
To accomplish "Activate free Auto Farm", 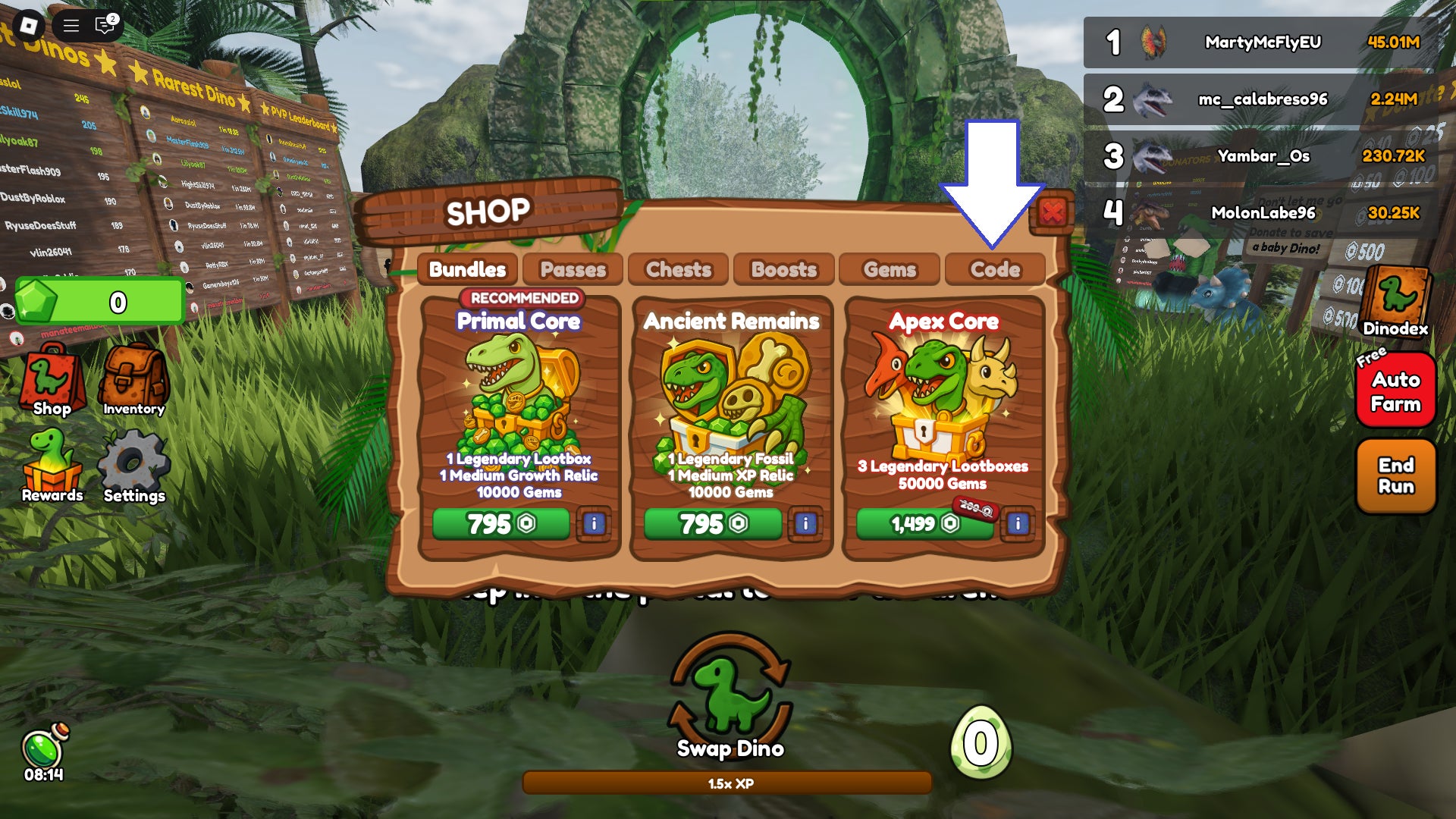I will click(x=1395, y=391).
